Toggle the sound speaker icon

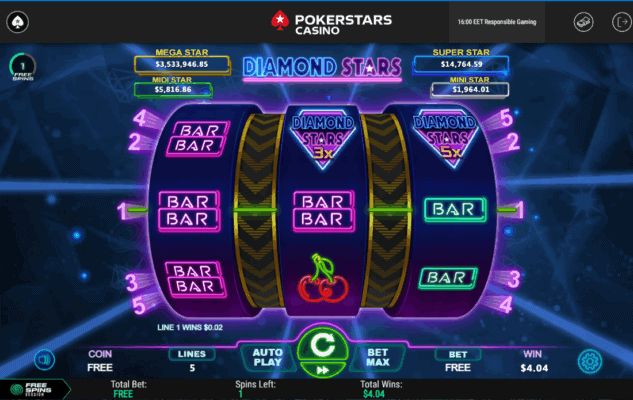43,360
